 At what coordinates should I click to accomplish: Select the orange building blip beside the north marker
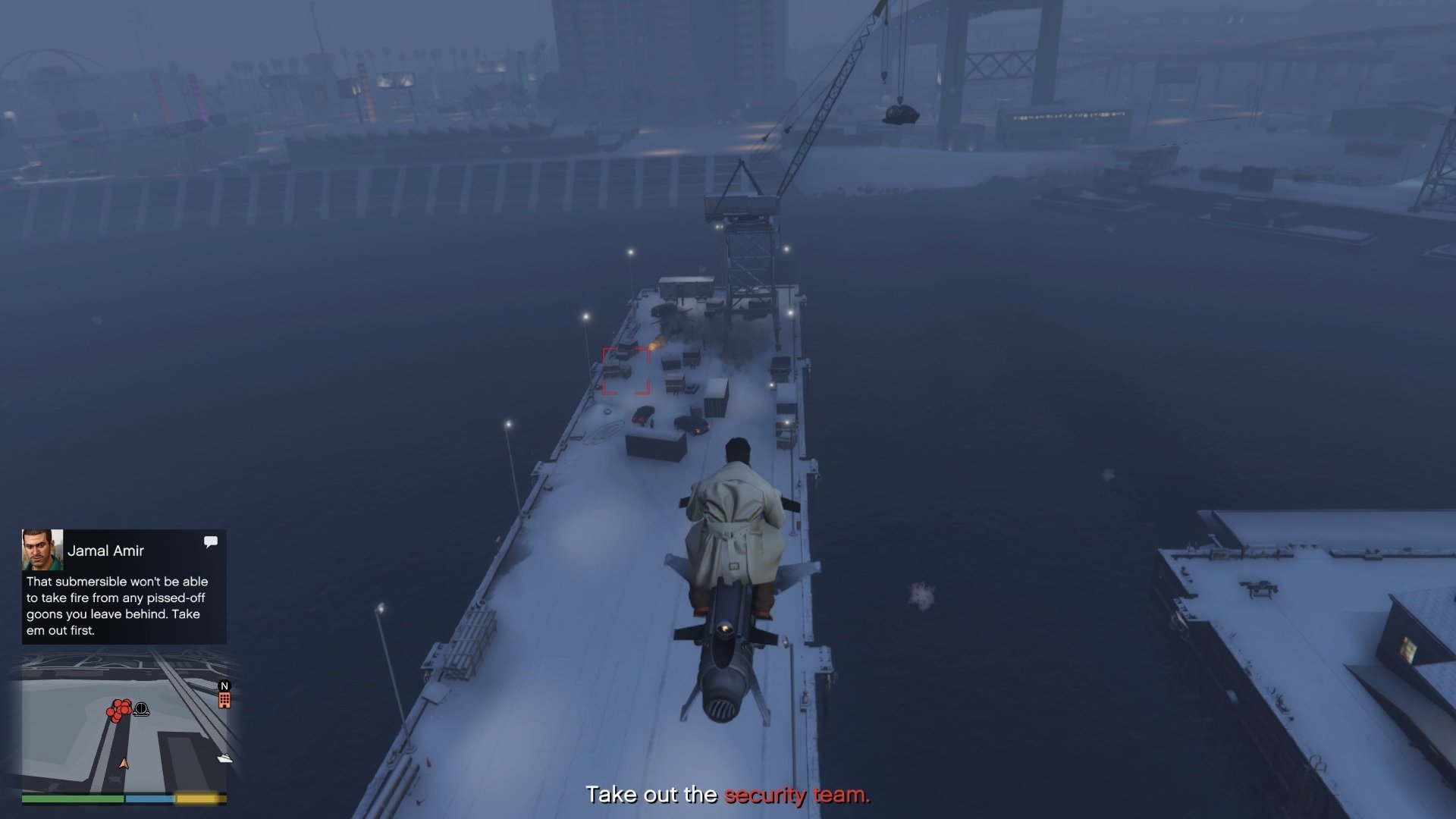[x=224, y=701]
